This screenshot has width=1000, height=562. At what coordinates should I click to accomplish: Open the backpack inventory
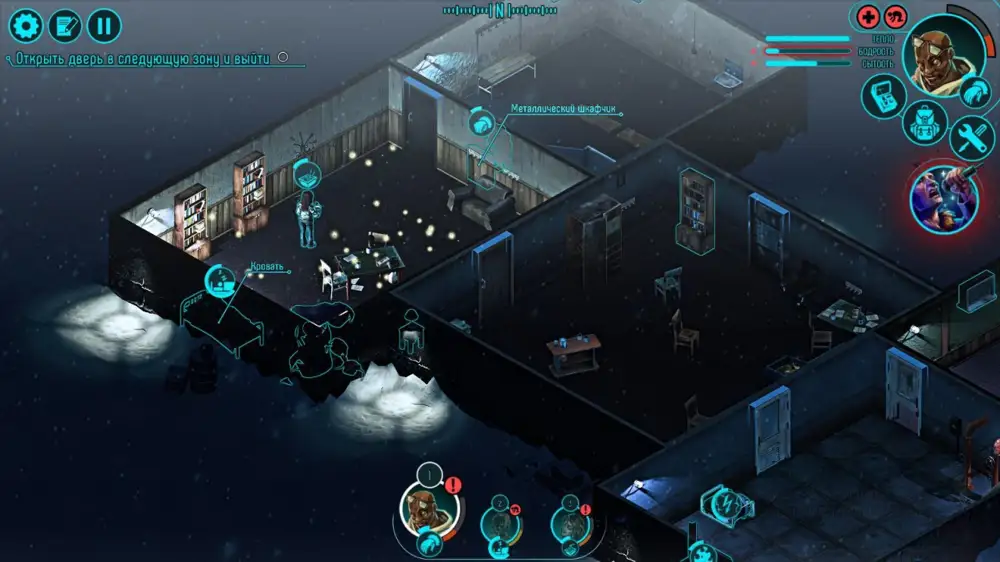[924, 125]
